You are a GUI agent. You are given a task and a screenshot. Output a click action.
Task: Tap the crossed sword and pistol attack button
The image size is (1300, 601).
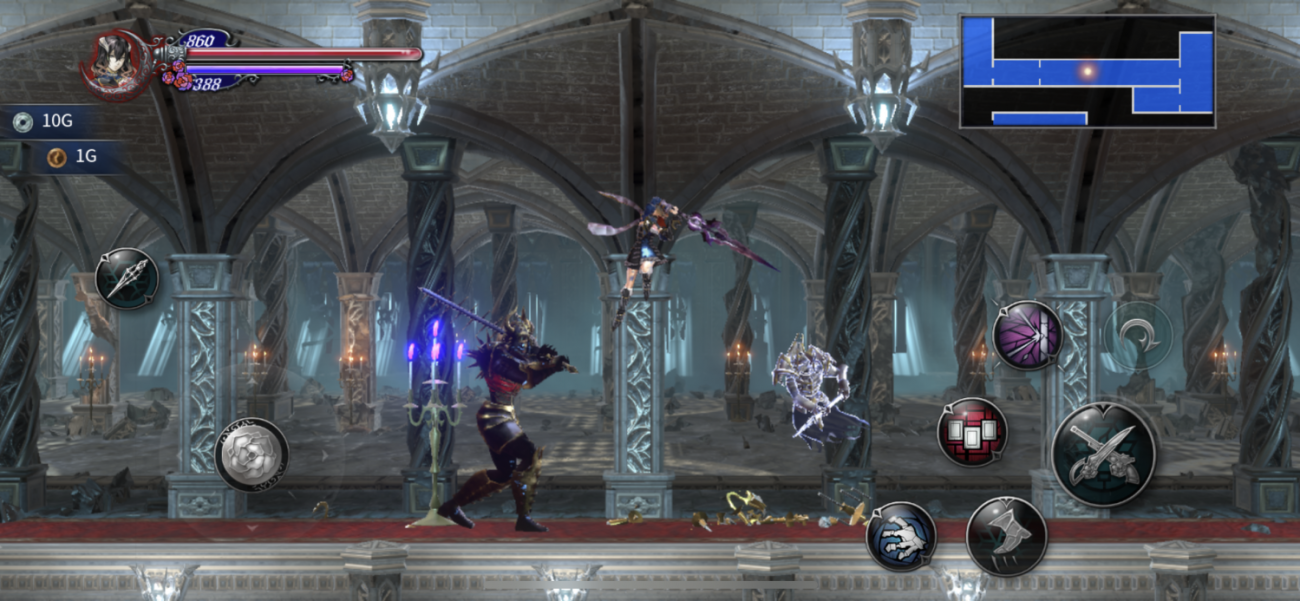click(x=1103, y=454)
